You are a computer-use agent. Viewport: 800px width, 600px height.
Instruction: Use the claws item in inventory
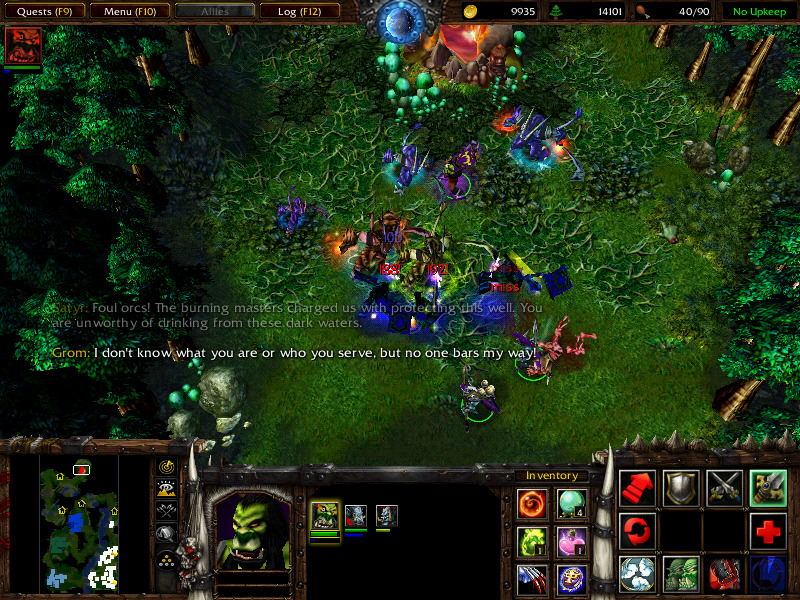[x=532, y=578]
